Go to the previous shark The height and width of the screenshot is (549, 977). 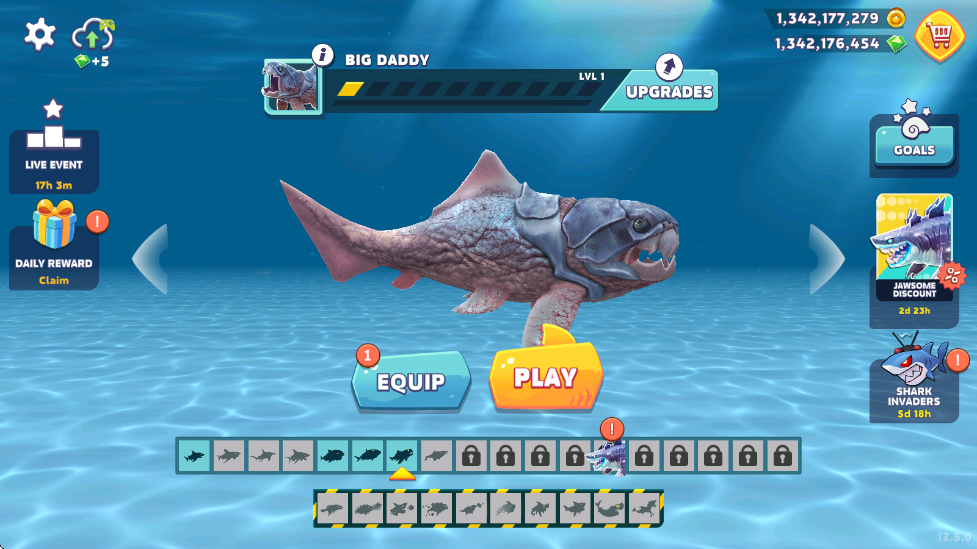pos(150,259)
